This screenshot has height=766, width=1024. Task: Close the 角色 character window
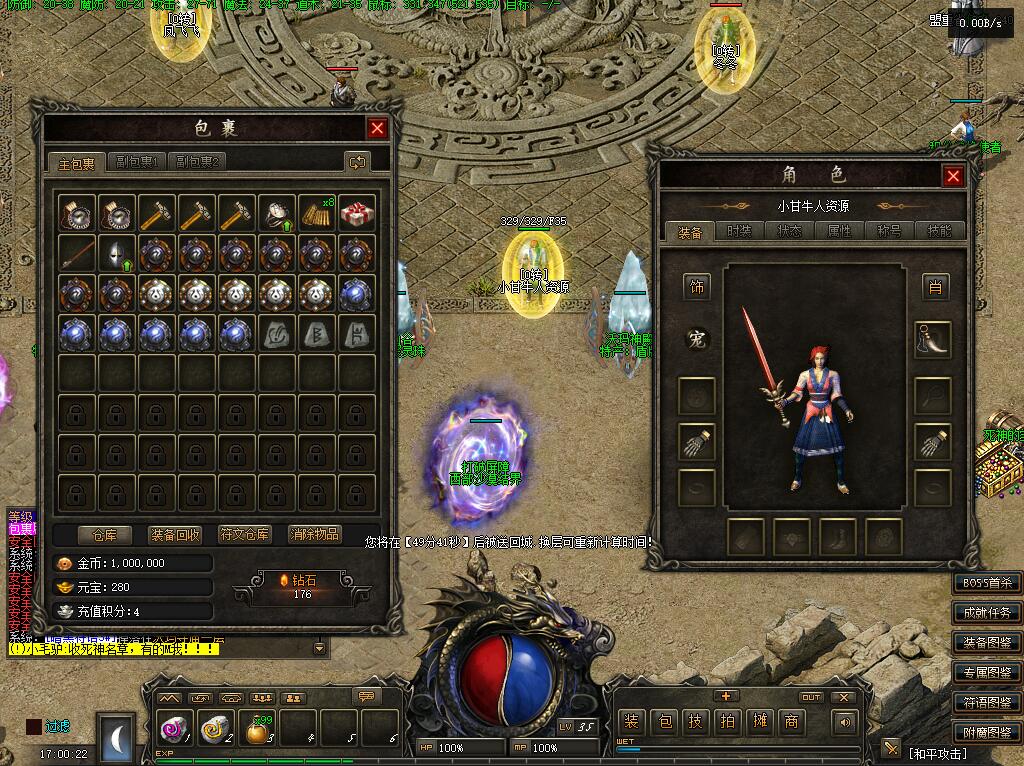[953, 176]
